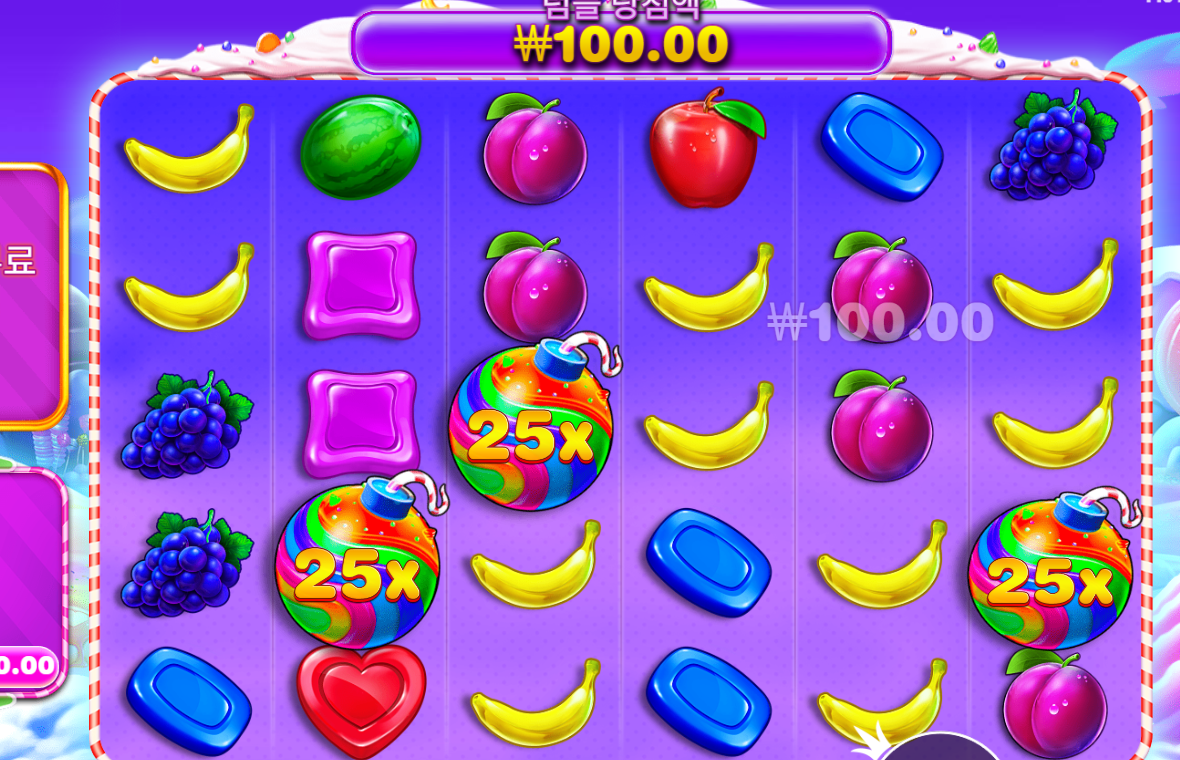Open the orange-bordered buy free spins panel

click(x=28, y=295)
